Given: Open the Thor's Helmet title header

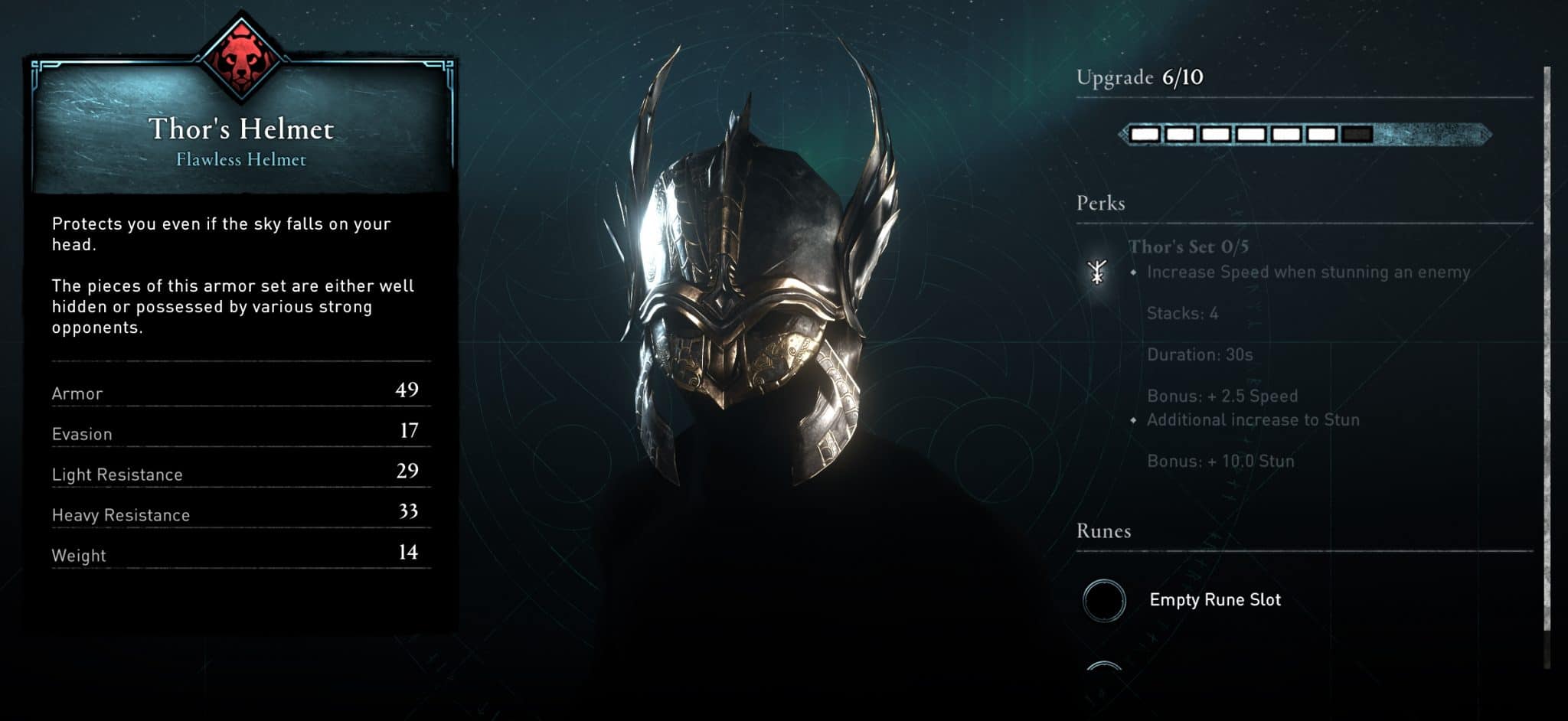Looking at the screenshot, I should [x=242, y=129].
